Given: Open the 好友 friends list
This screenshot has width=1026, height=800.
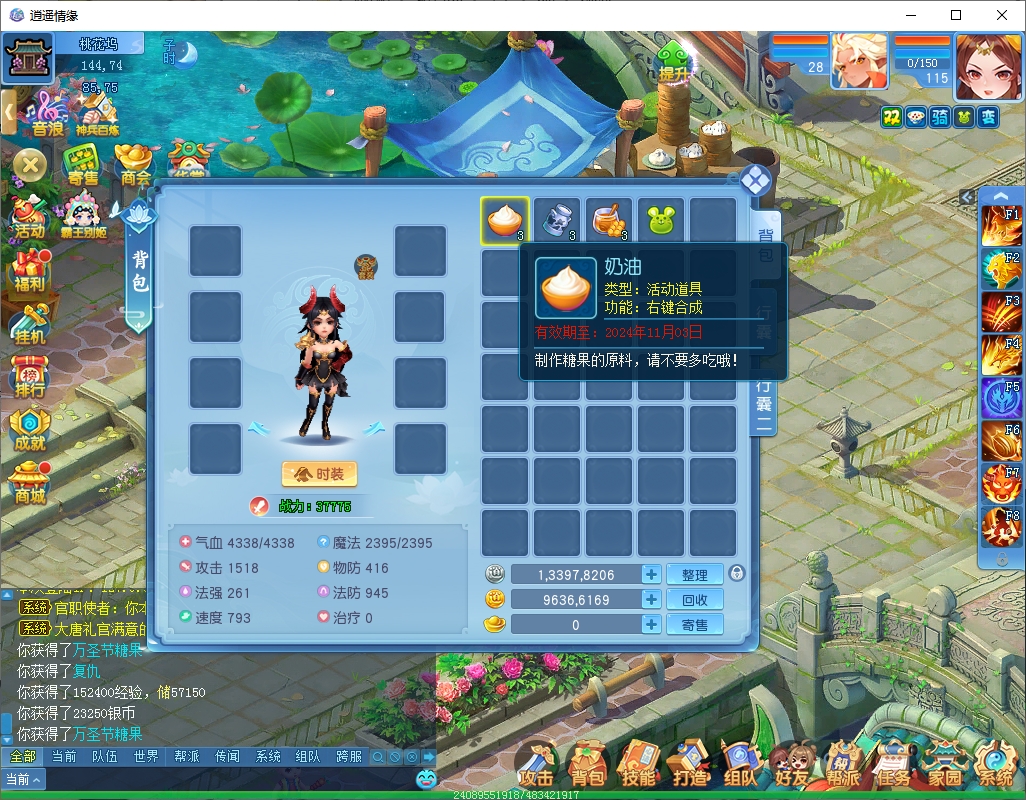Looking at the screenshot, I should (791, 765).
